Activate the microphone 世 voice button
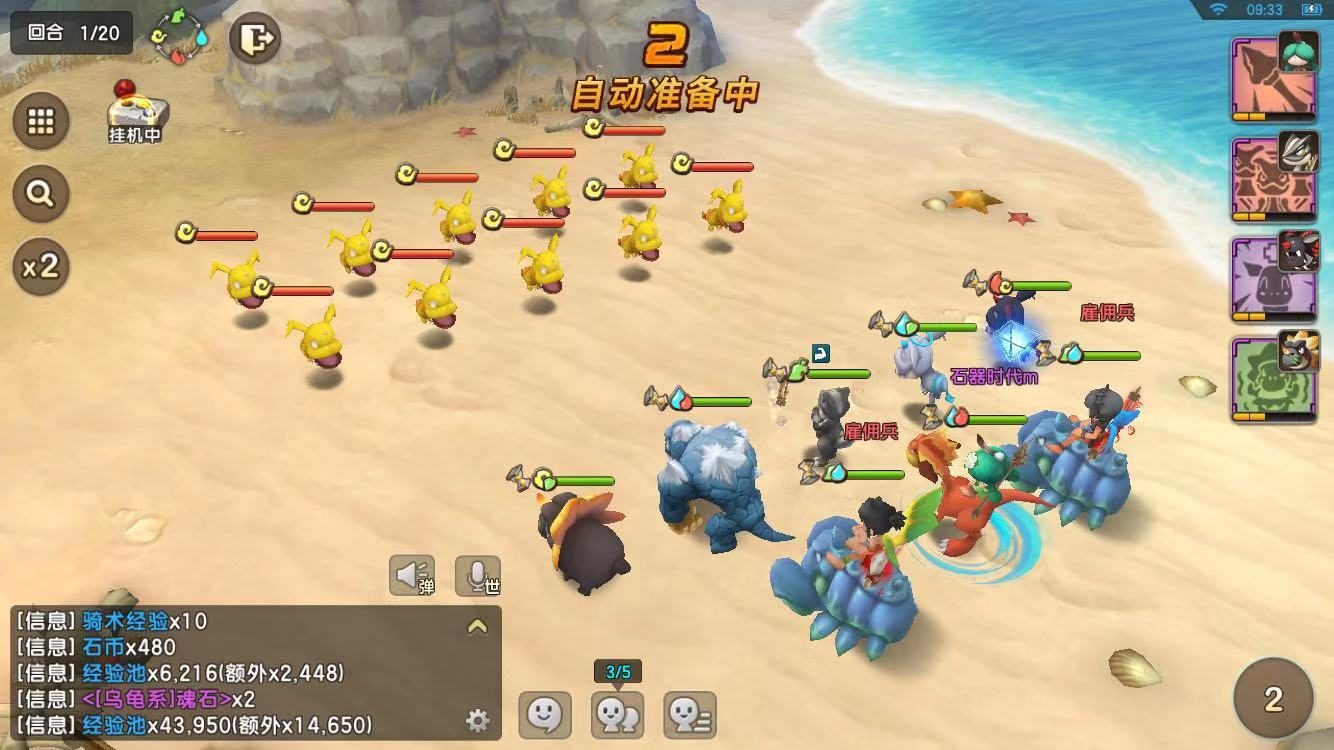The height and width of the screenshot is (750, 1334). (478, 575)
